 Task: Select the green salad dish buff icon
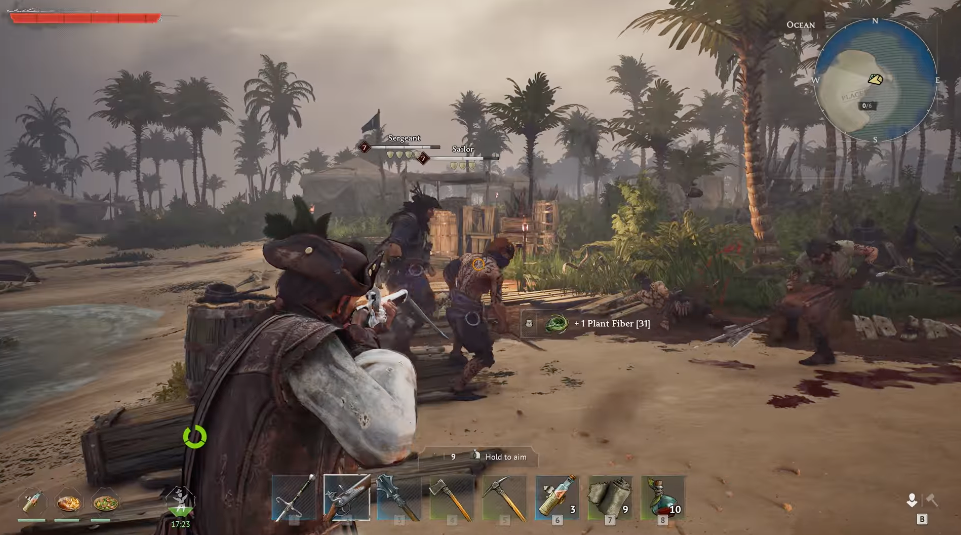click(104, 502)
